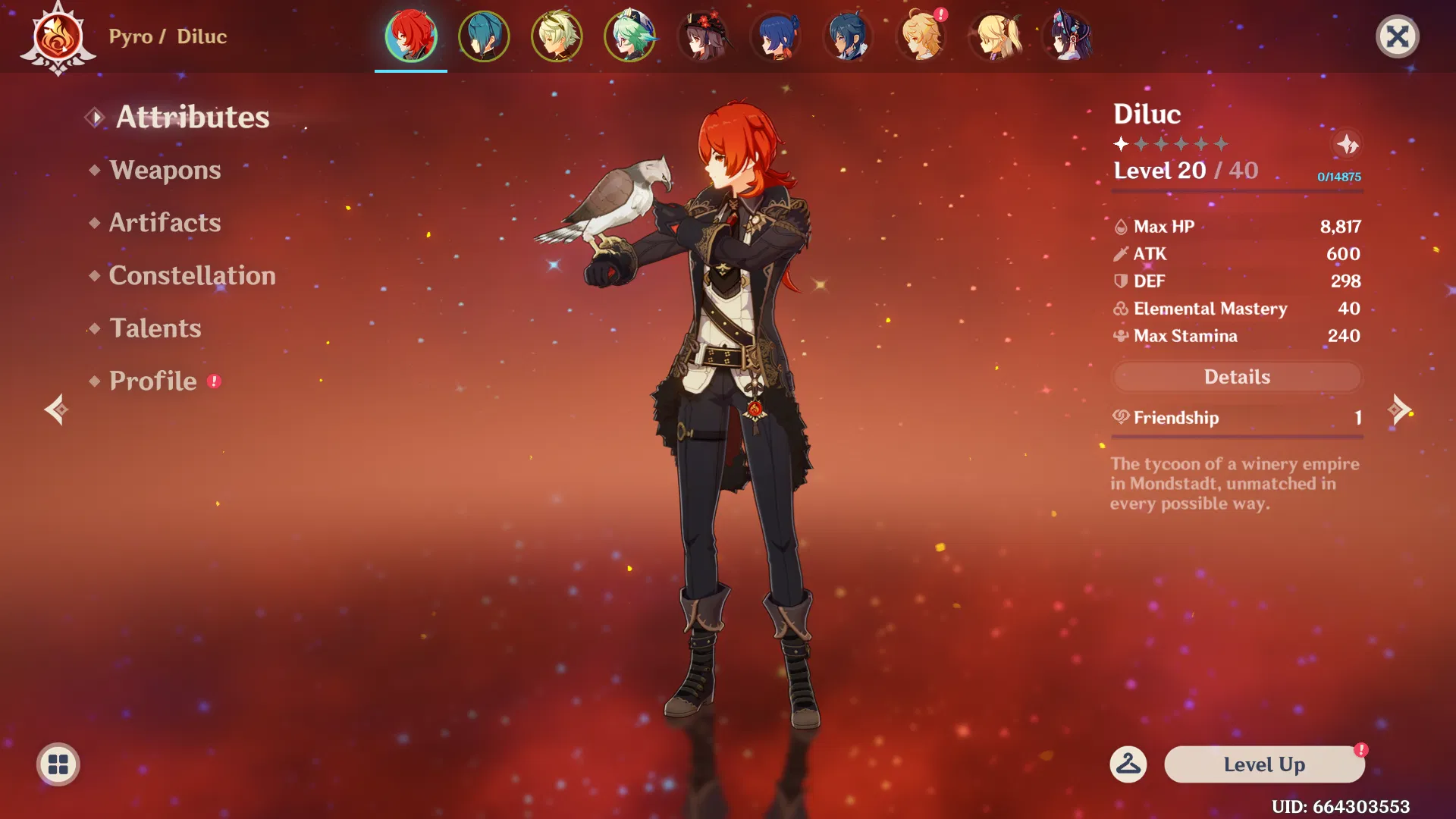This screenshot has width=1456, height=819.
Task: Click the glowing sparkle icon beside the stars
Action: click(1349, 145)
